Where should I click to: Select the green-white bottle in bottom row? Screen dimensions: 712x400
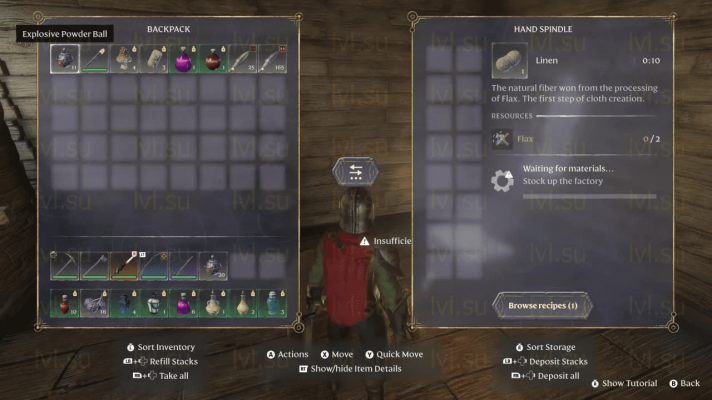154,303
